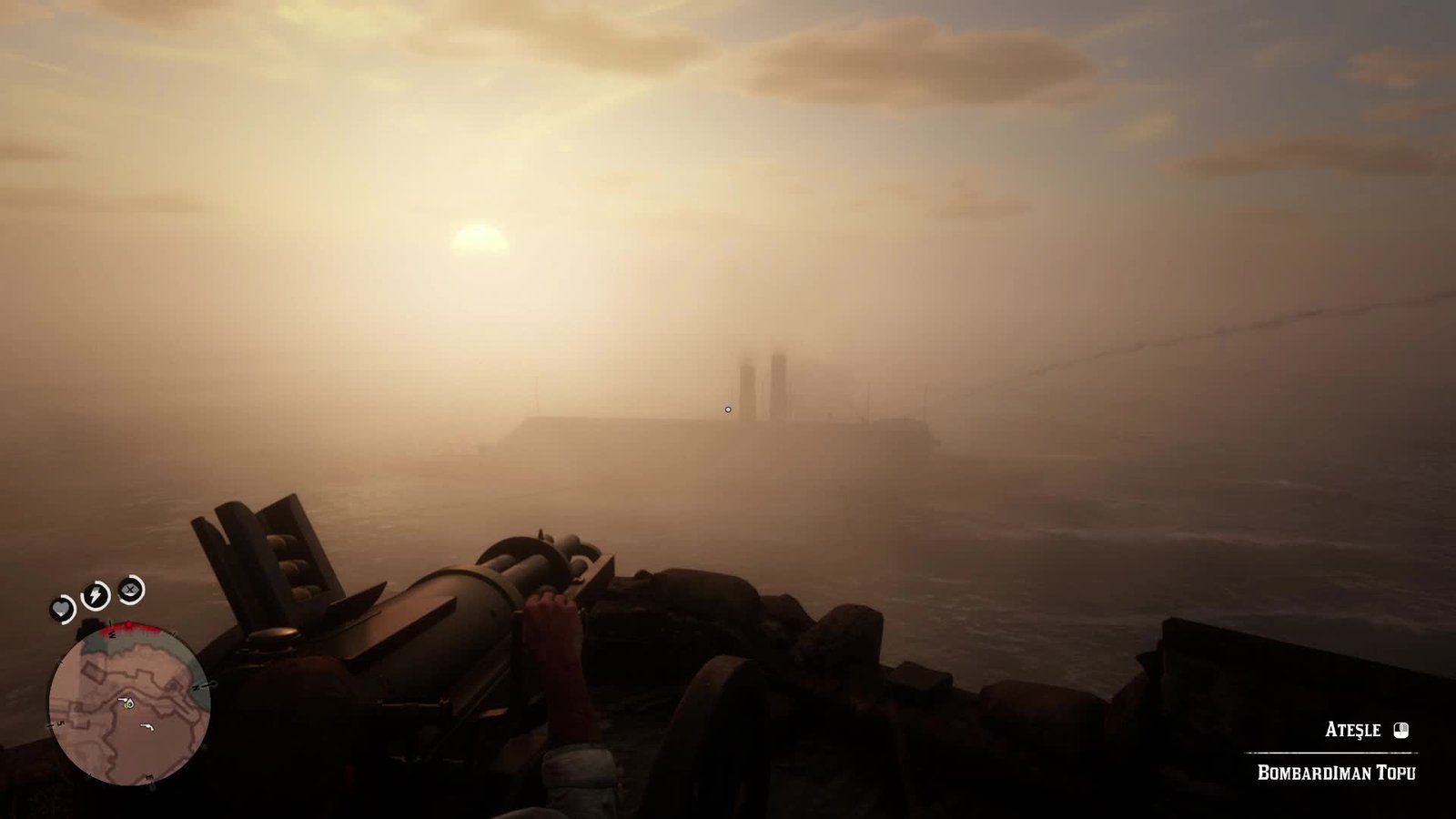Open the circular minimap
The width and height of the screenshot is (1456, 819).
point(129,704)
